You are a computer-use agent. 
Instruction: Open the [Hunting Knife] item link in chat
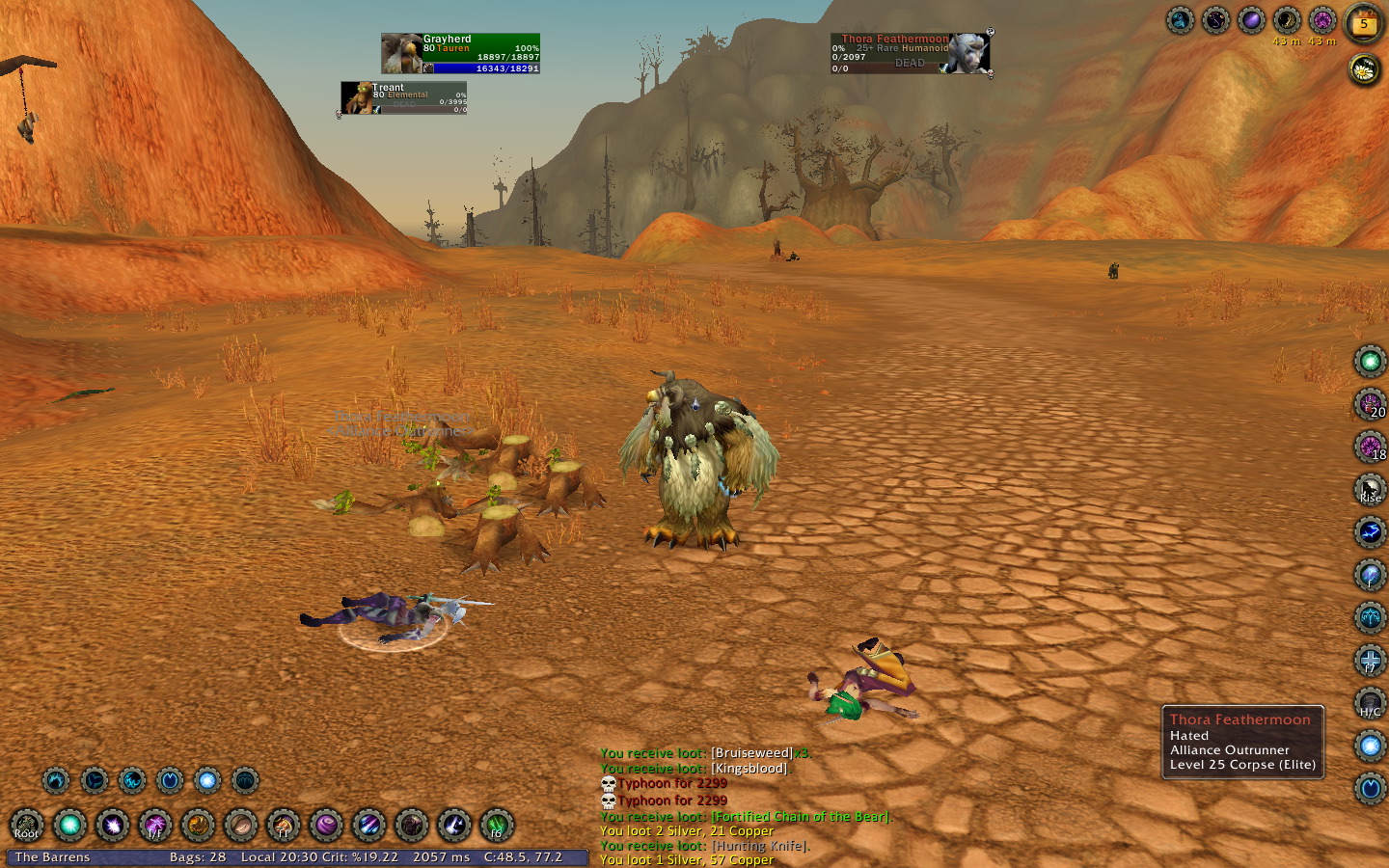(760, 846)
